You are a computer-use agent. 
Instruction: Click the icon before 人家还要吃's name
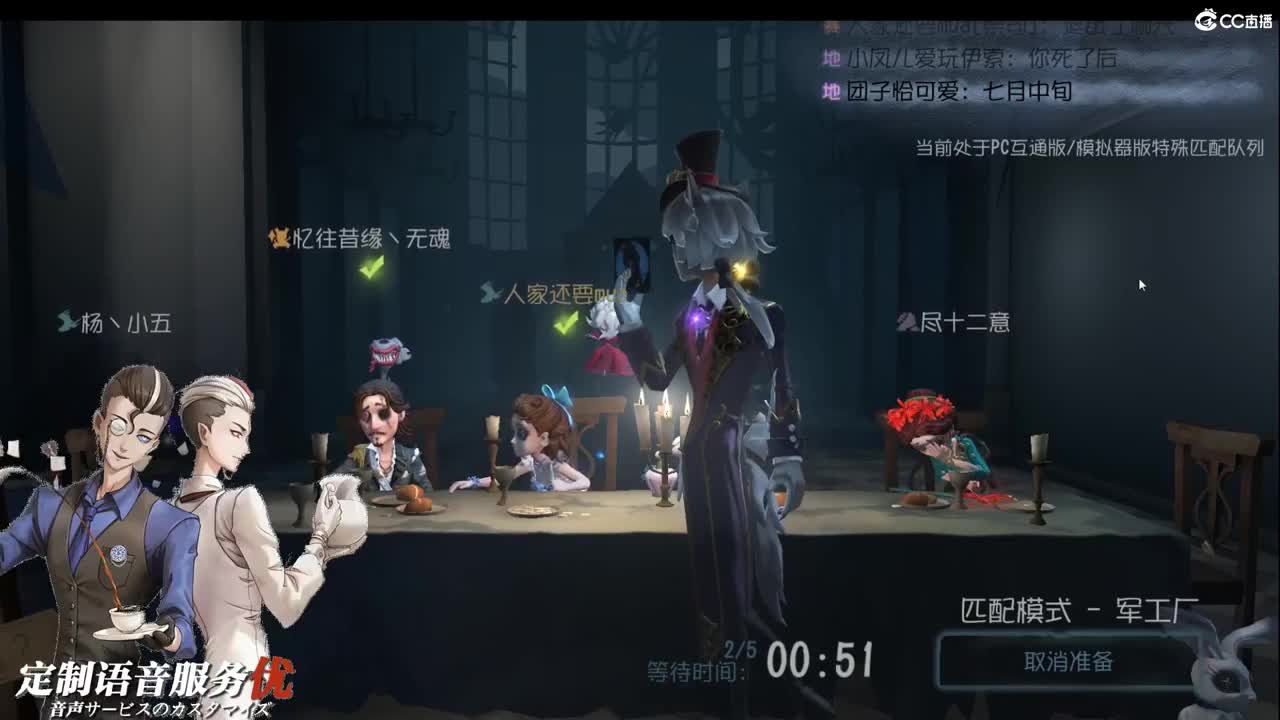tap(491, 290)
